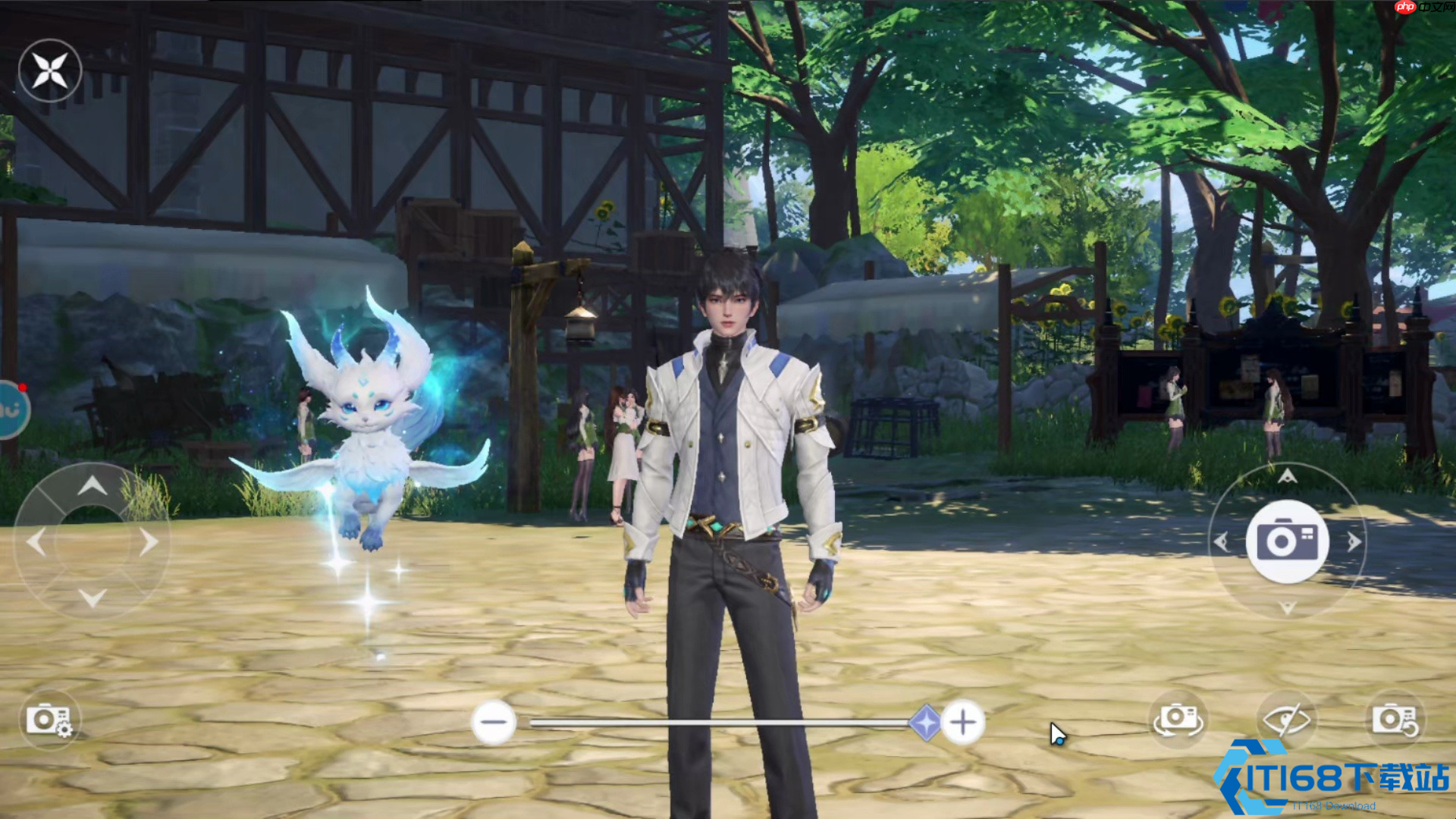
Task: Open the camera settings gear icon
Action: 49,720
